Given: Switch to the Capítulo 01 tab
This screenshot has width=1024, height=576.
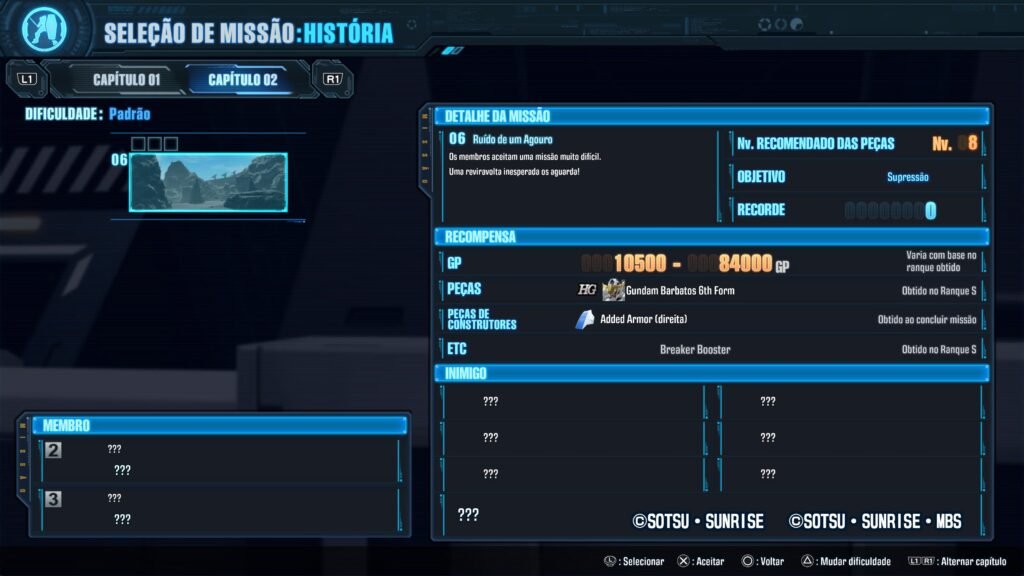Looking at the screenshot, I should tap(126, 79).
